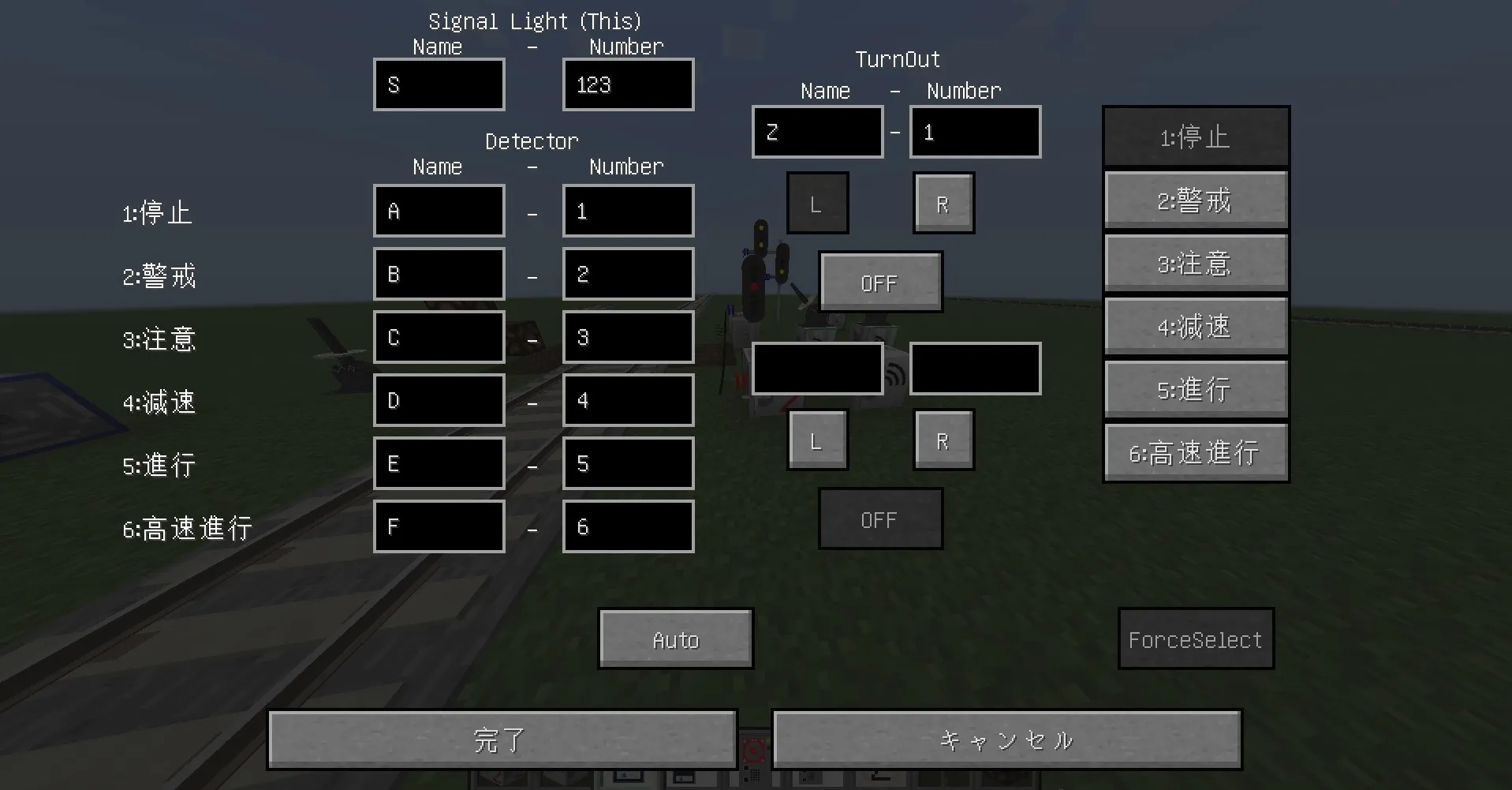Image resolution: width=1512 pixels, height=790 pixels.
Task: Select the 6:高速進行 signal aspect
Action: coord(1195,451)
